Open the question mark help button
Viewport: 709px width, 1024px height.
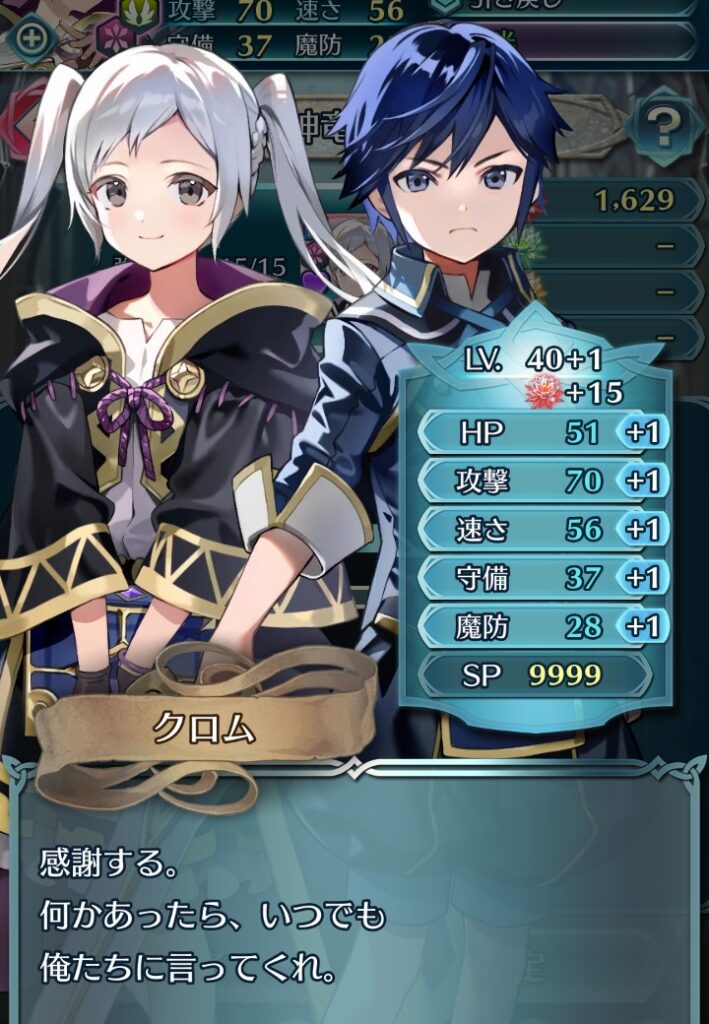tap(660, 126)
